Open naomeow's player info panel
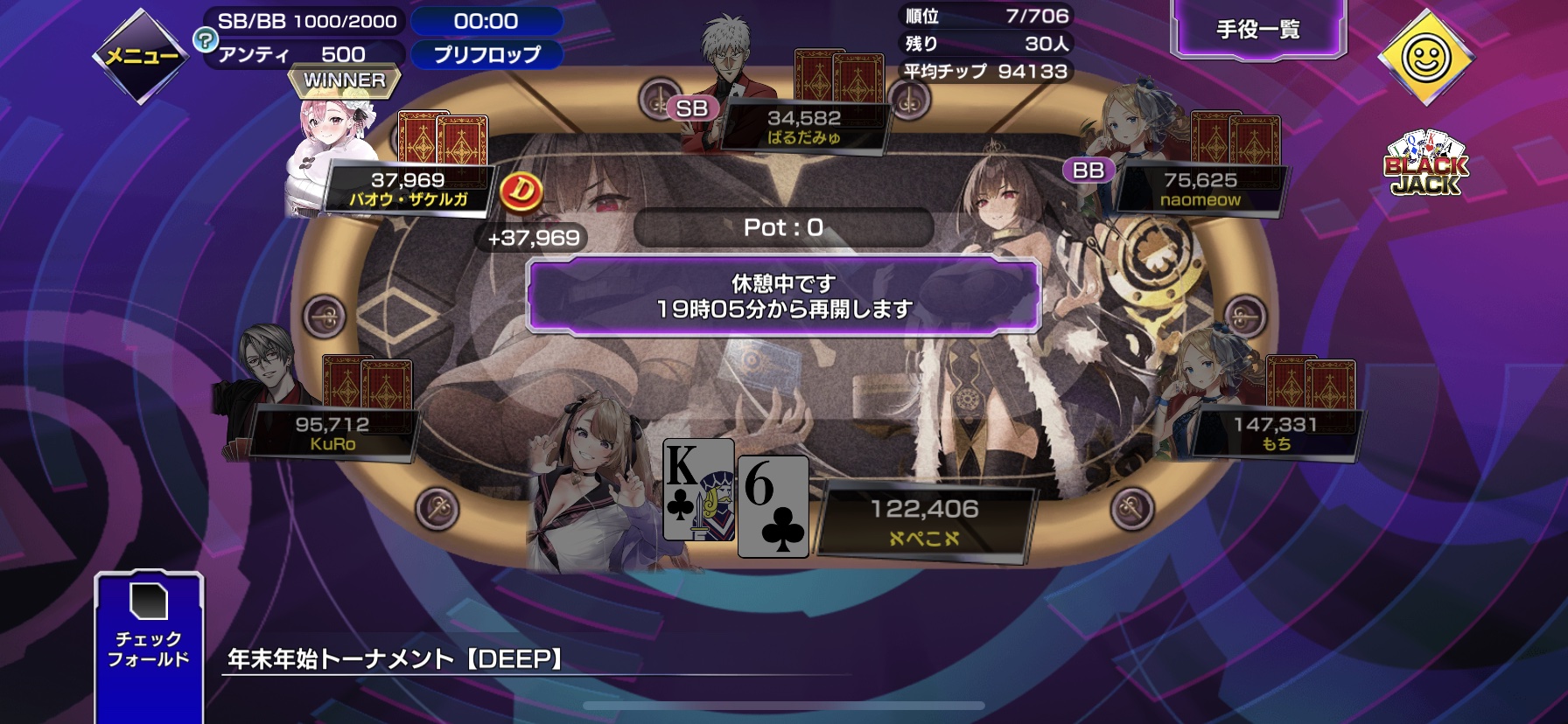1568x724 pixels. click(x=1200, y=189)
